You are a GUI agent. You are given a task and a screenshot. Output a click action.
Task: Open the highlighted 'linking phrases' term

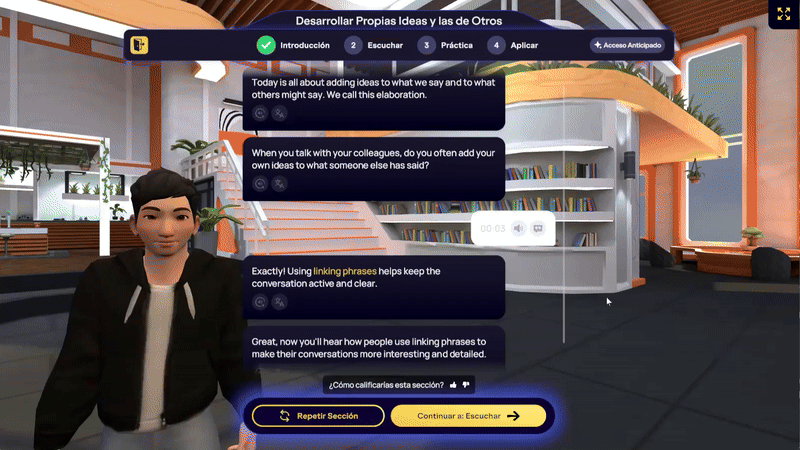click(x=341, y=271)
